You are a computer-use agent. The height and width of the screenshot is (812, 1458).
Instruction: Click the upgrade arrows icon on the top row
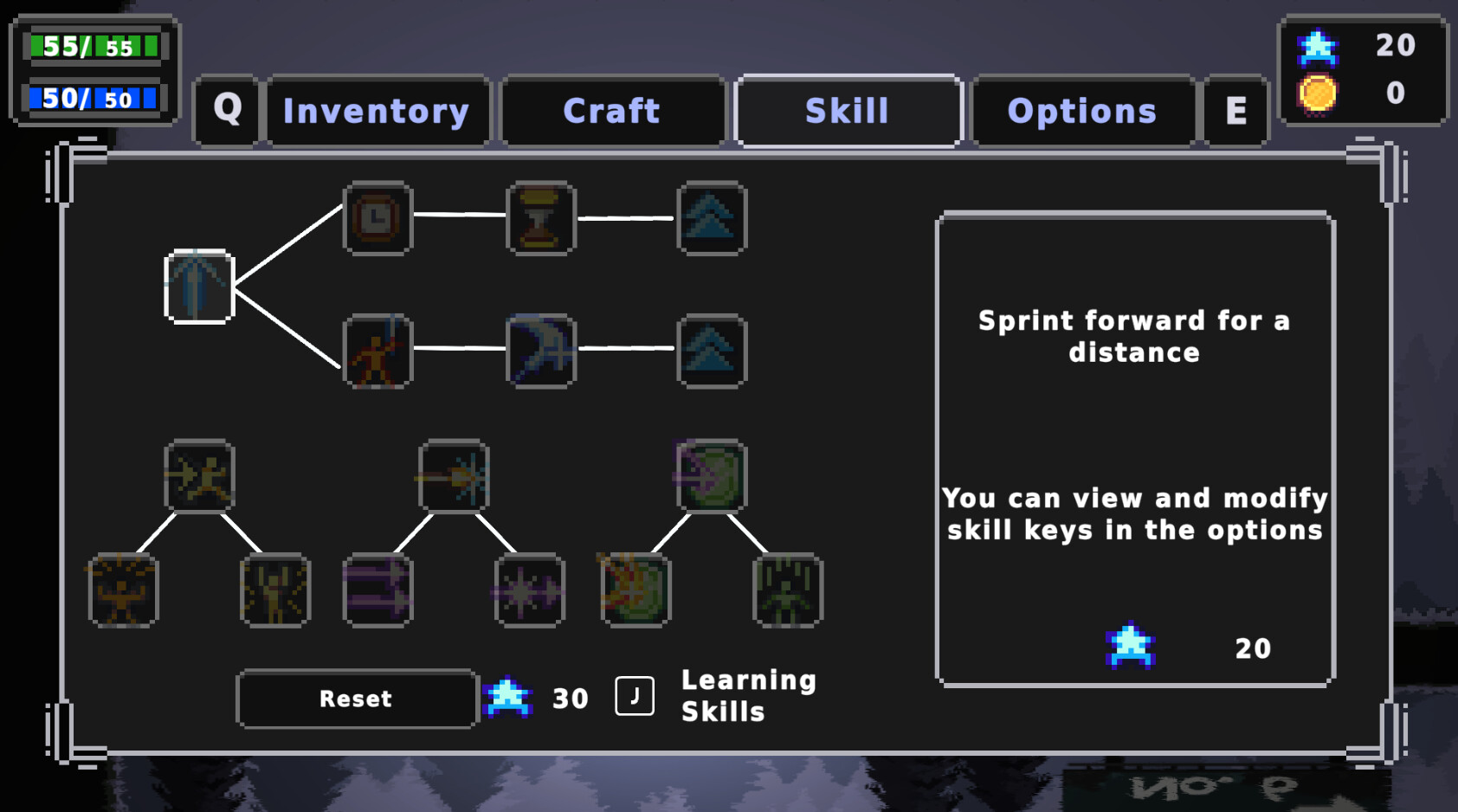[710, 219]
